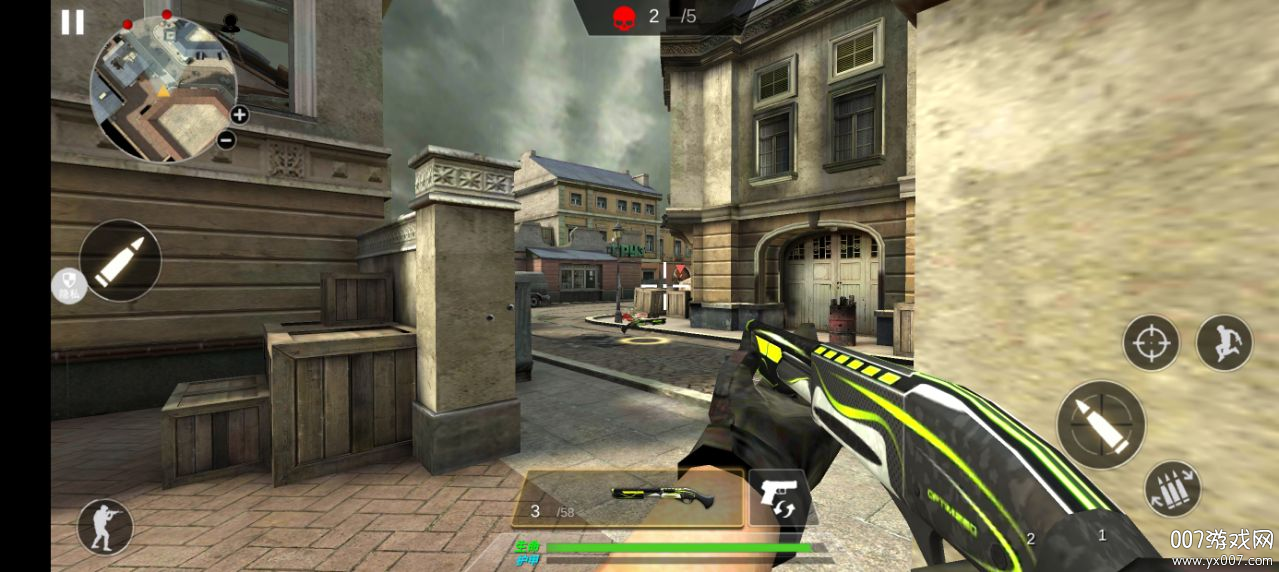Reload ammo with the bullets reload icon

(x=1173, y=489)
